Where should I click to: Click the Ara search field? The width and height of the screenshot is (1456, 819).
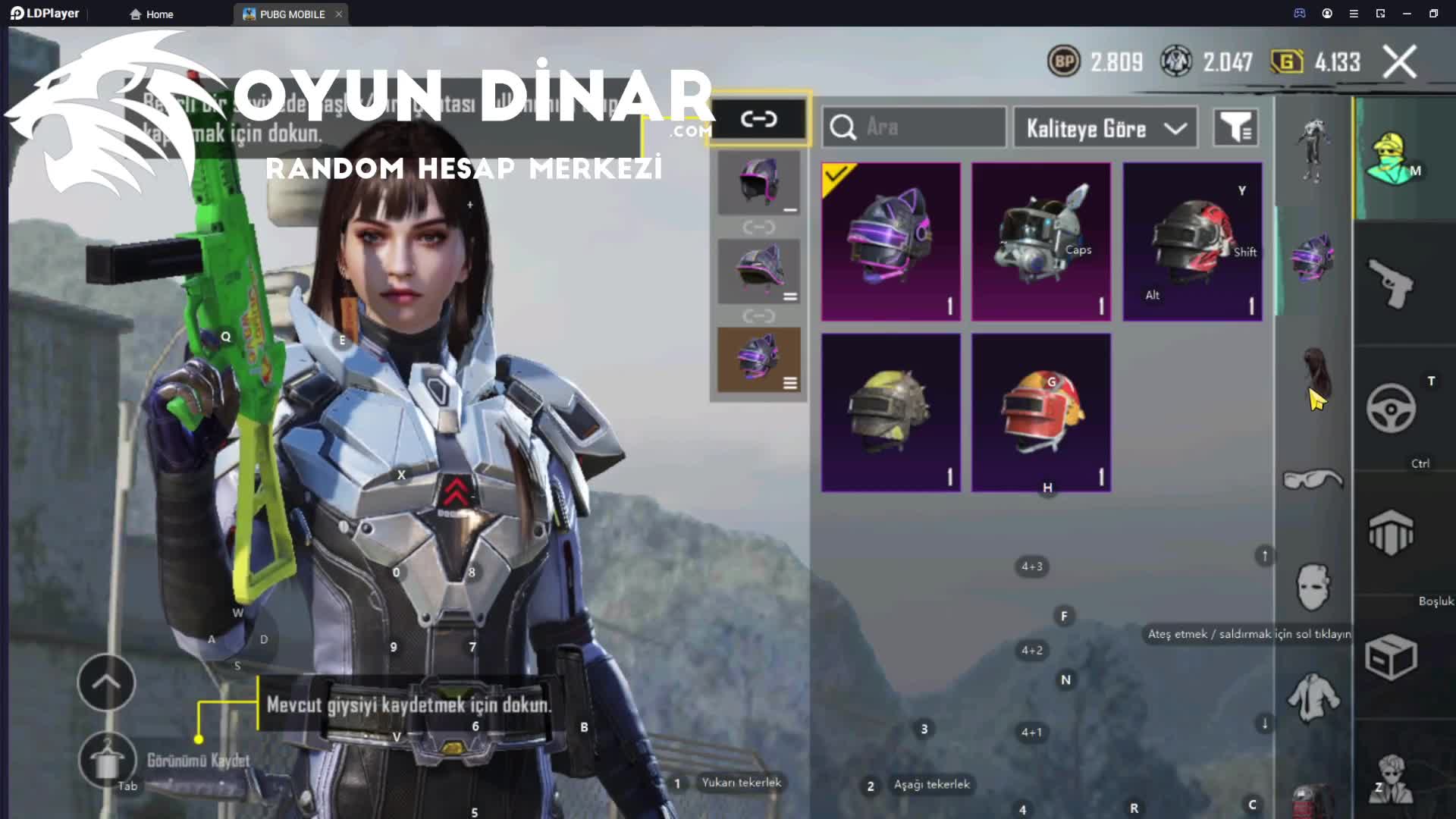[x=914, y=127]
